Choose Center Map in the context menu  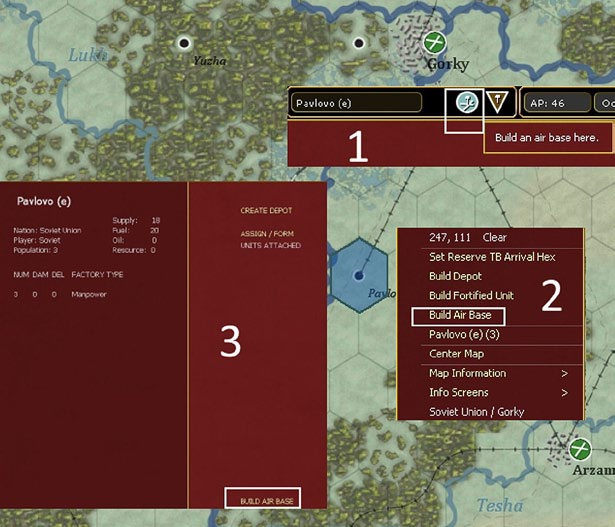(456, 353)
